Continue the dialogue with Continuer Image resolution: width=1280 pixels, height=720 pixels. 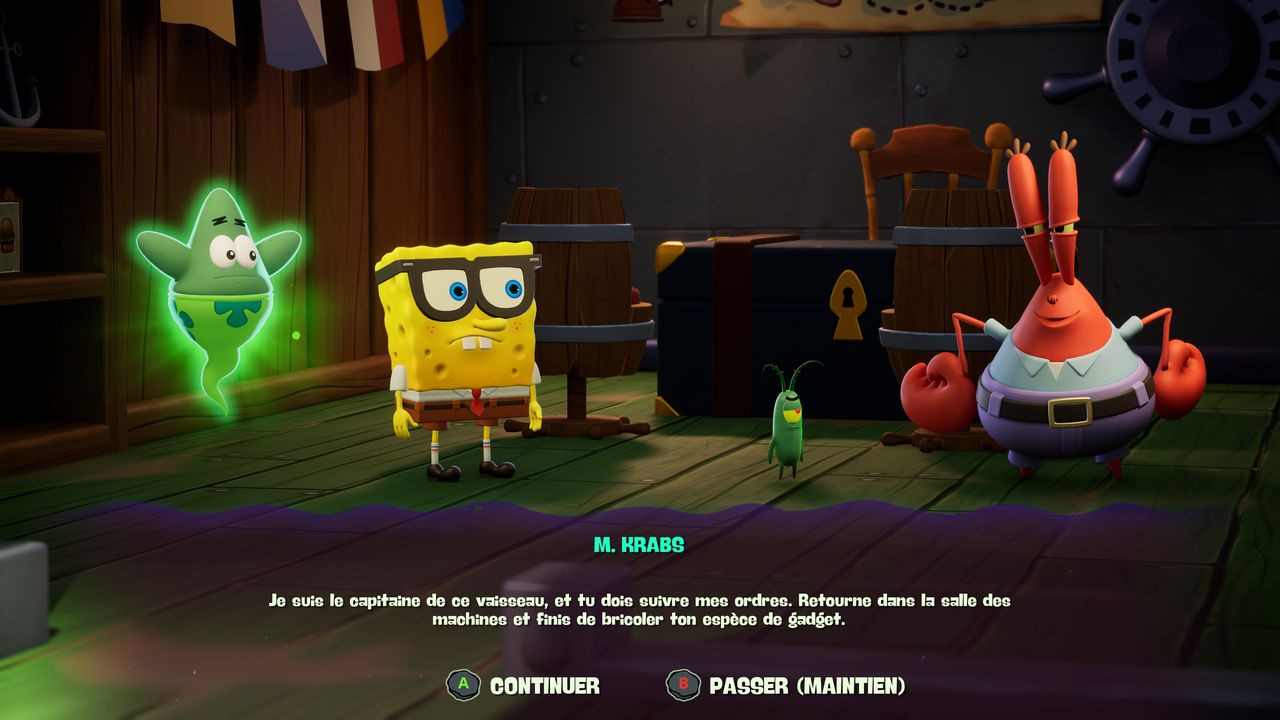(x=524, y=685)
